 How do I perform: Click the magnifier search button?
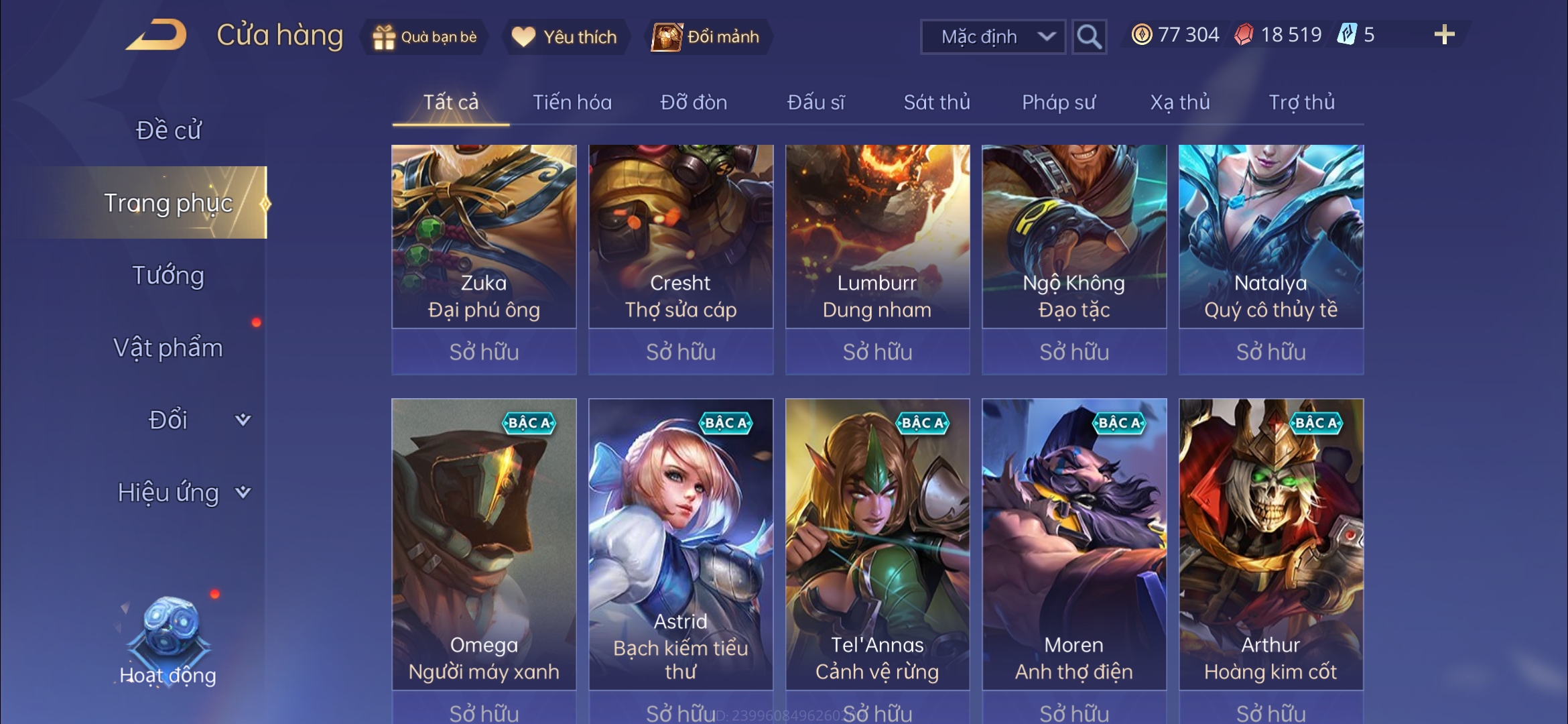1089,37
